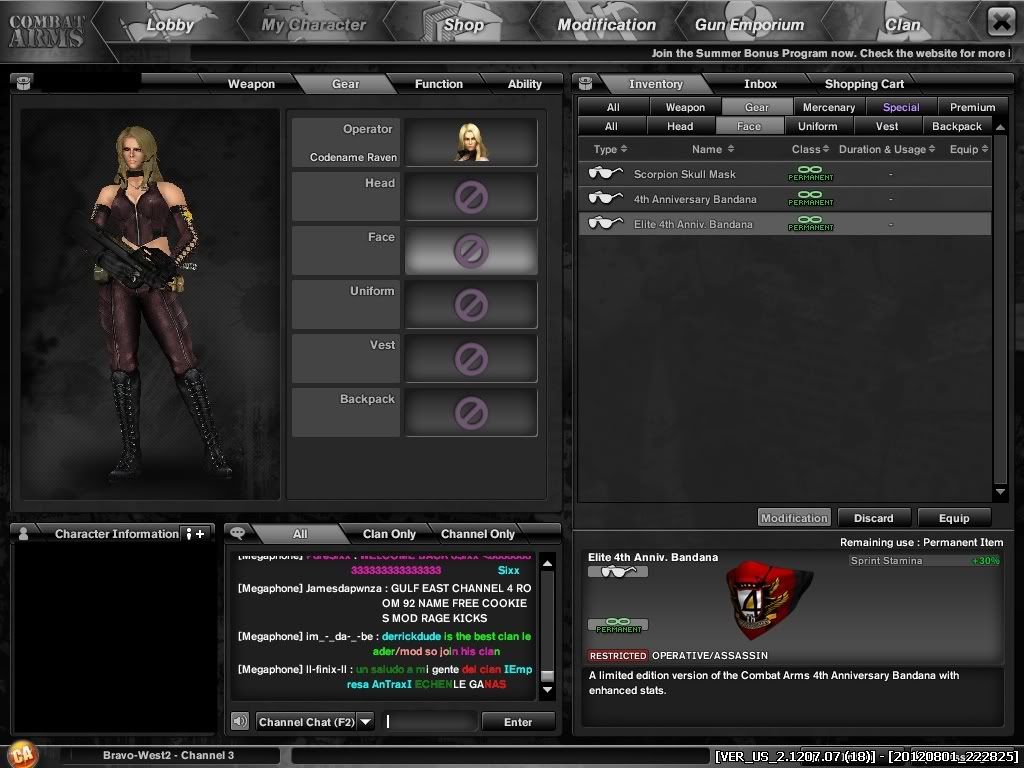Filter inventory by Mercenary category
This screenshot has width=1024, height=768.
[x=829, y=107]
